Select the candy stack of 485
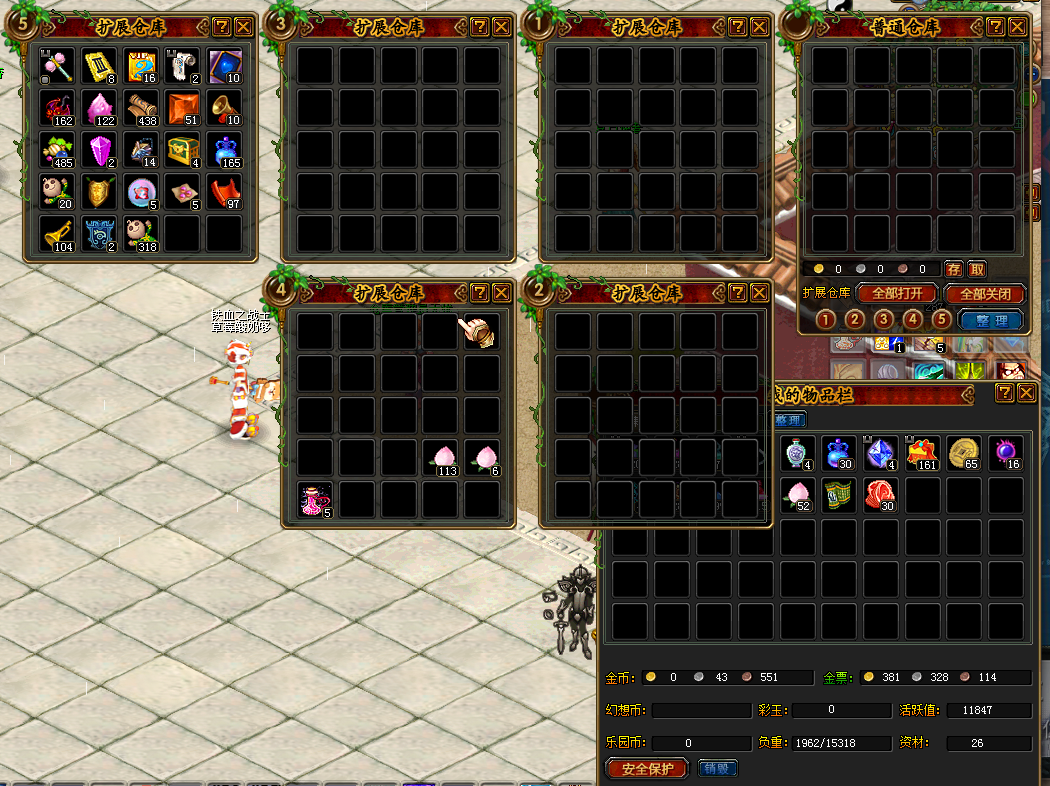This screenshot has height=786, width=1050. [x=57, y=150]
